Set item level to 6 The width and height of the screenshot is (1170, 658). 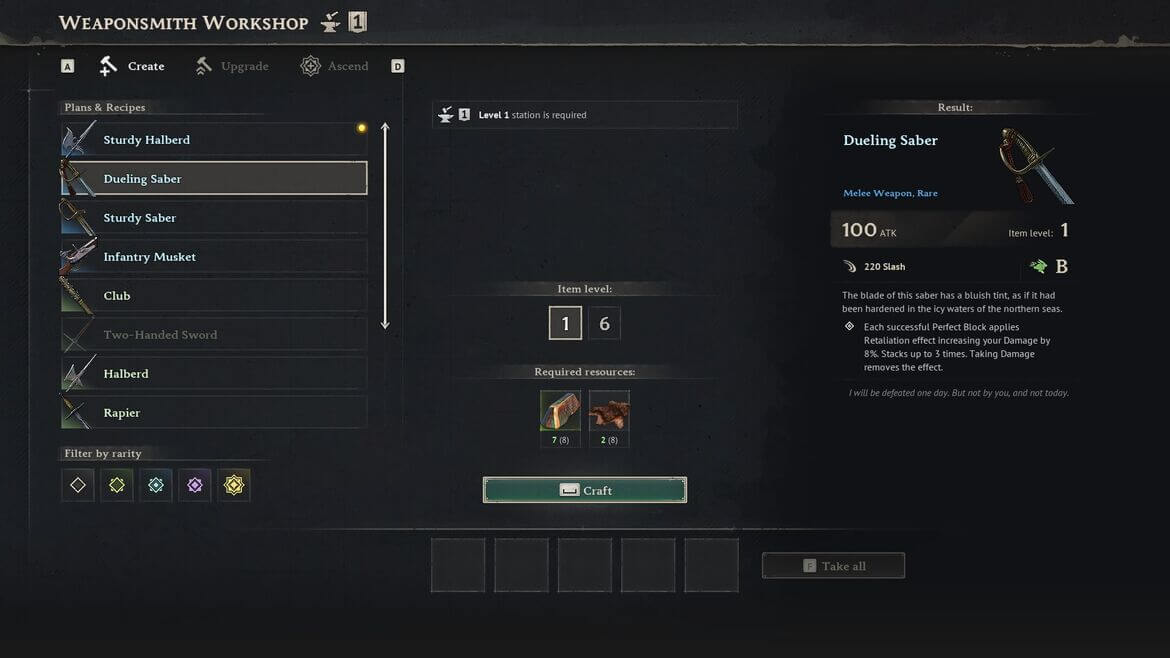click(604, 324)
